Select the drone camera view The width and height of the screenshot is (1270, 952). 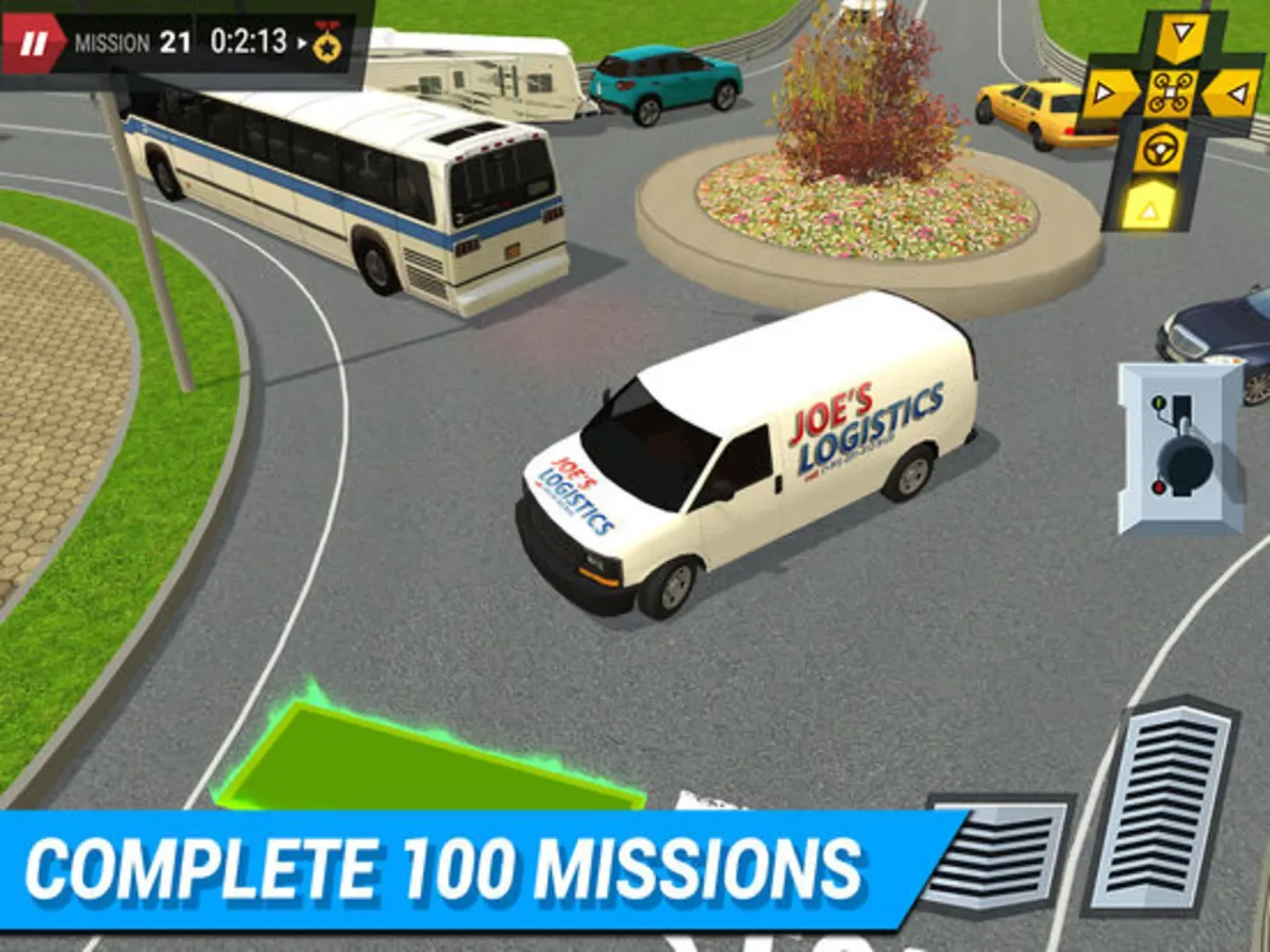(1172, 91)
